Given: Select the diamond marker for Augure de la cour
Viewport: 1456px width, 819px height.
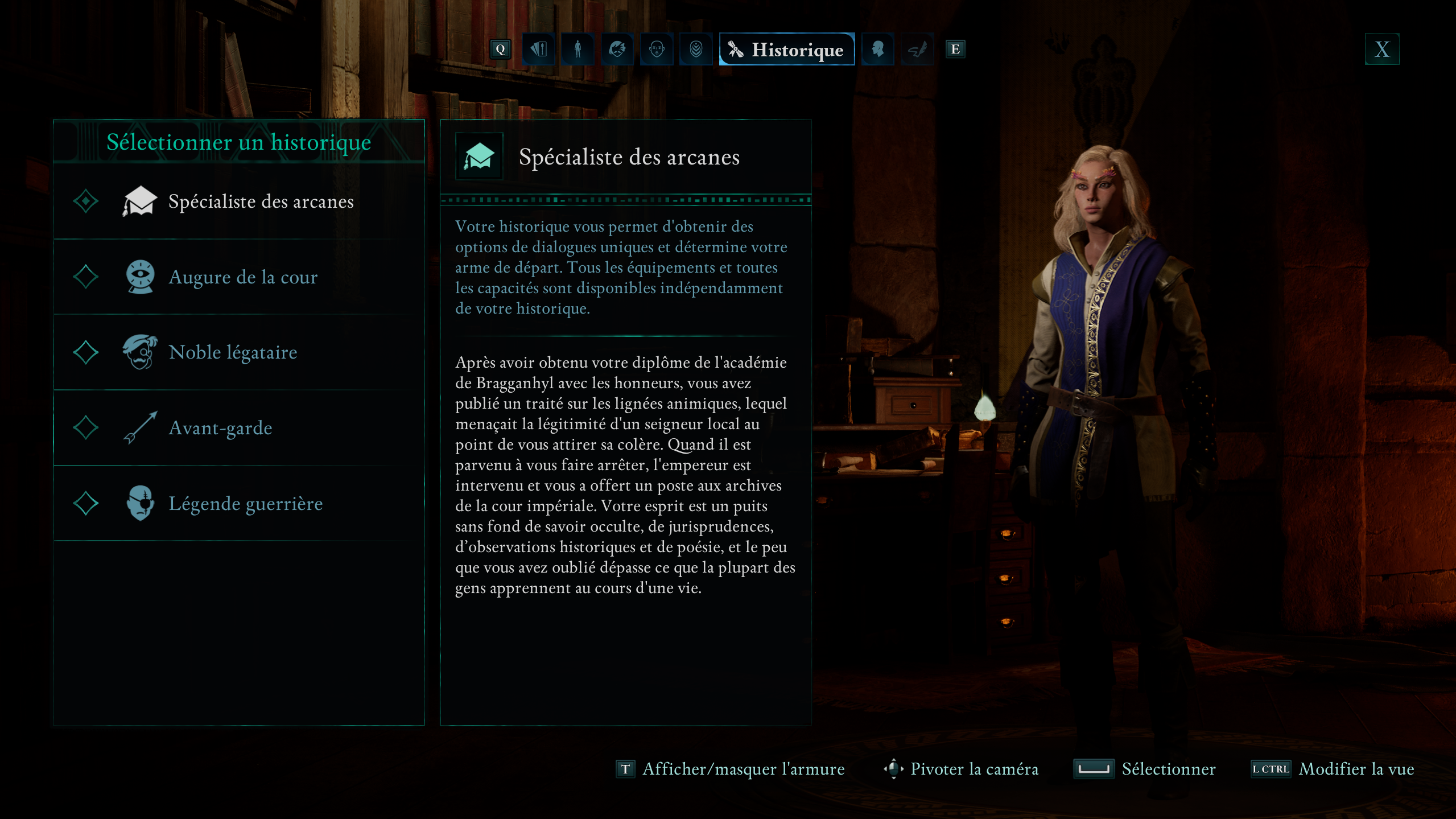Looking at the screenshot, I should click(86, 277).
